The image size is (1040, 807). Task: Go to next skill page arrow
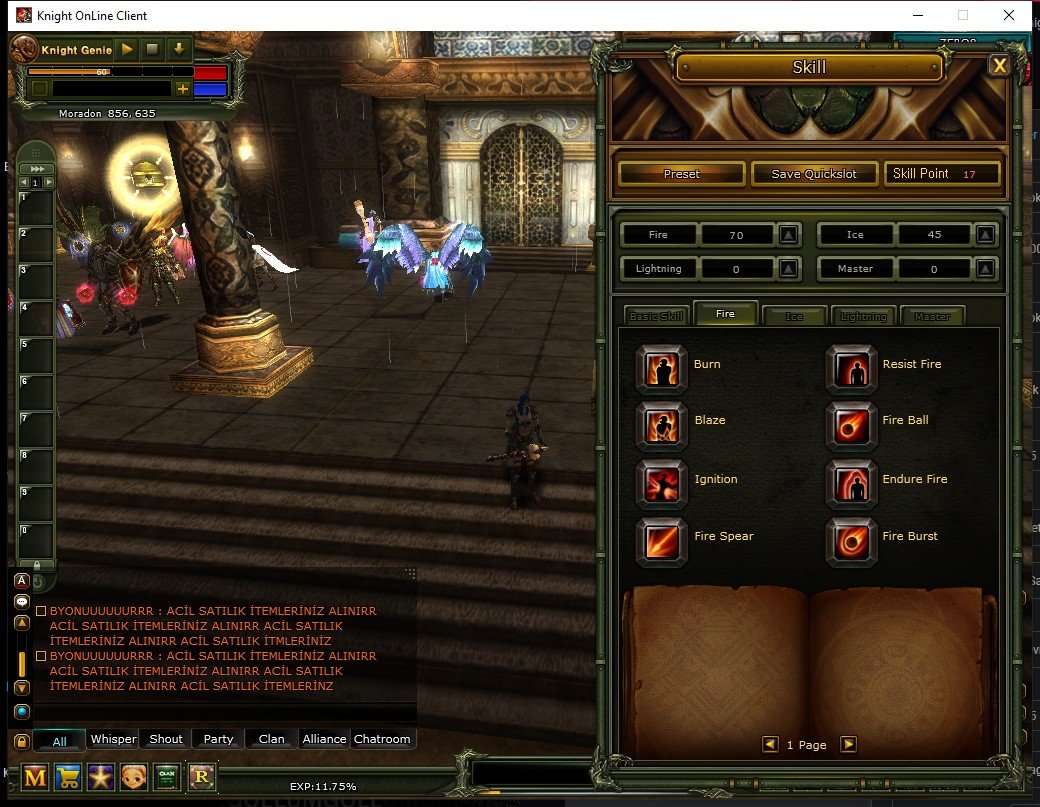(x=848, y=744)
